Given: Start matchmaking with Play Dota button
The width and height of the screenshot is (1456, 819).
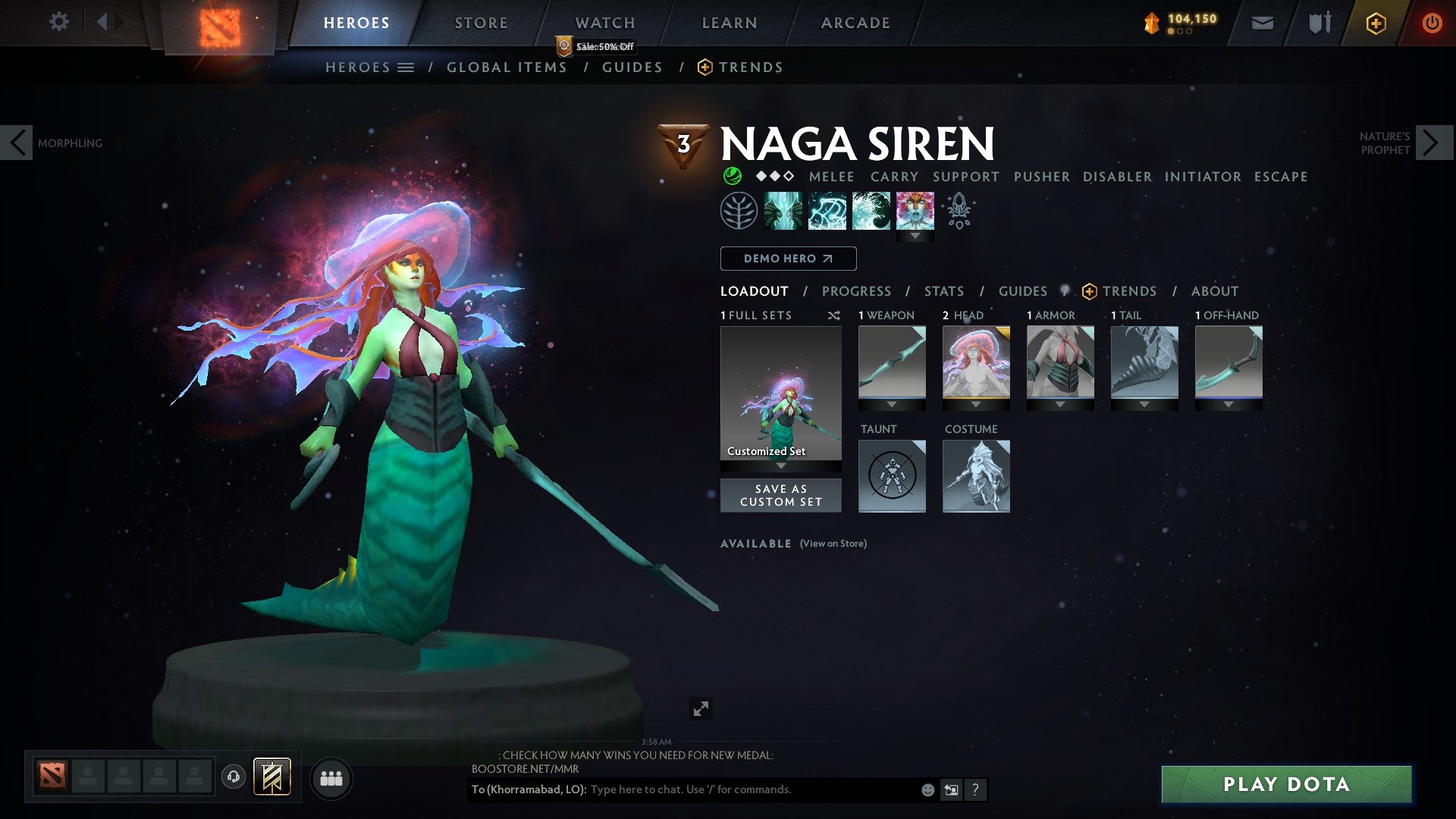Looking at the screenshot, I should coord(1286,784).
